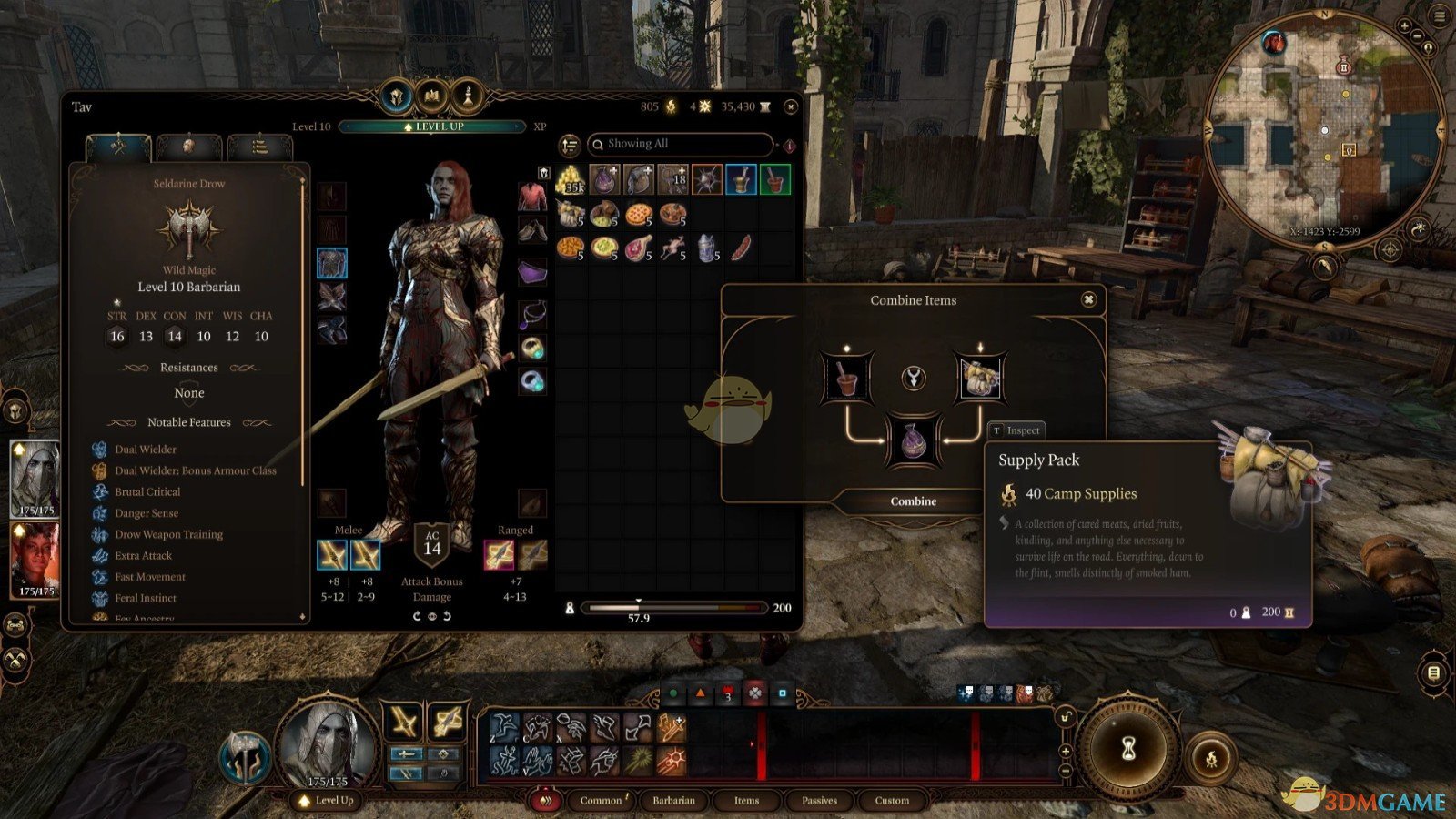
Task: Switch to the Custom hotbar tab
Action: tap(892, 801)
